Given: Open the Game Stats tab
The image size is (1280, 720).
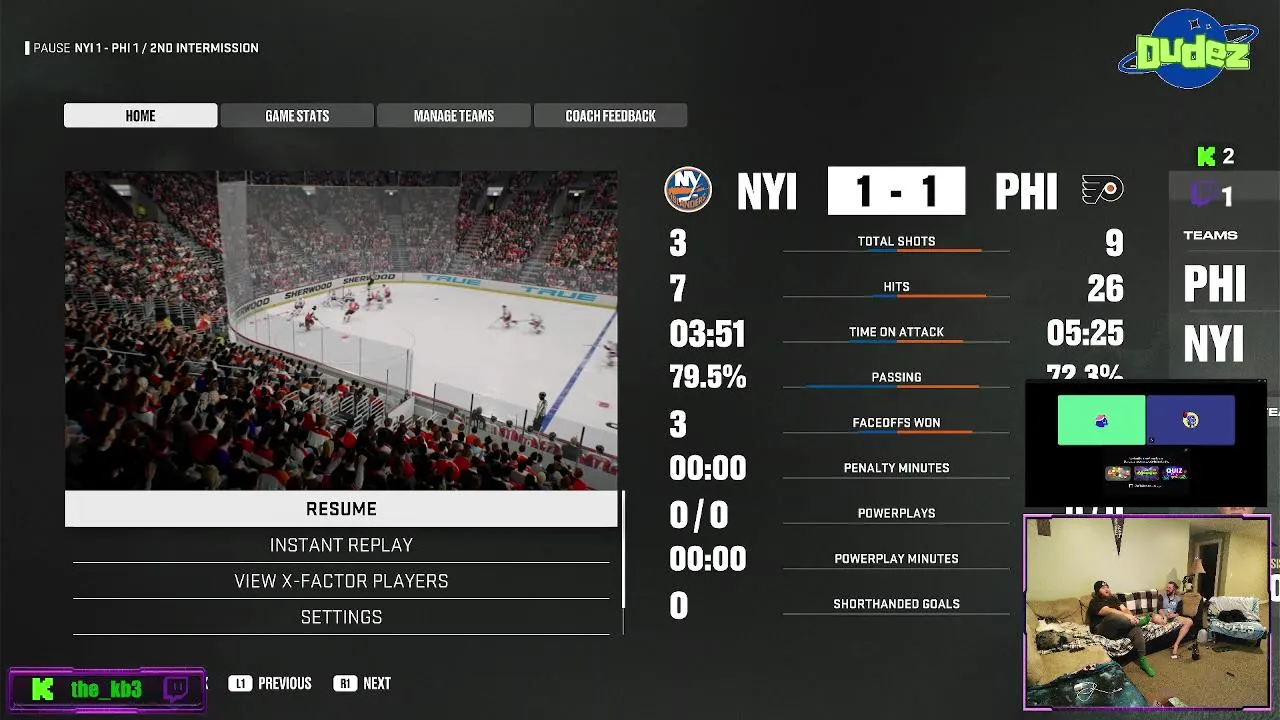Looking at the screenshot, I should (297, 116).
